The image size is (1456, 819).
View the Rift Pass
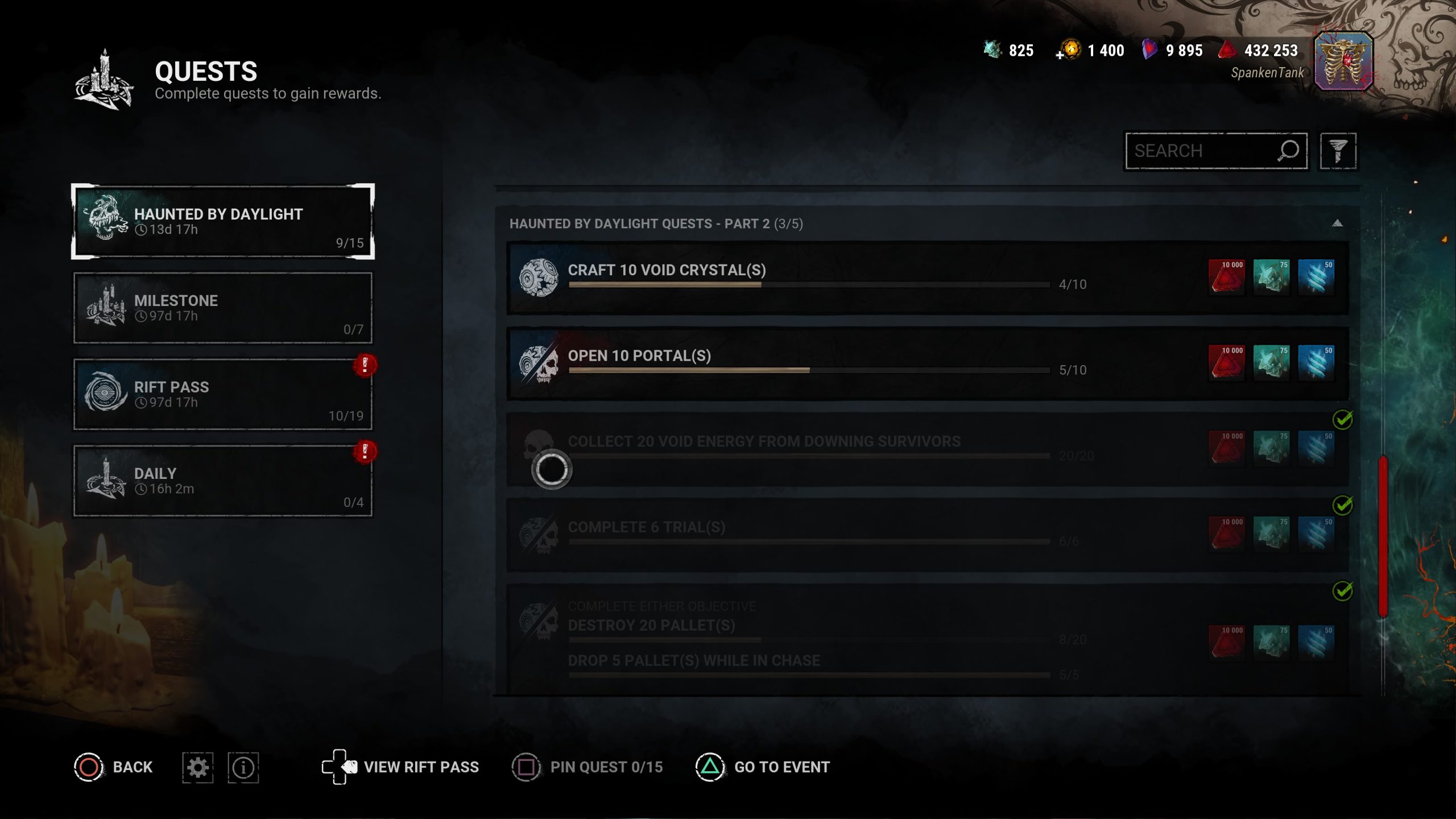(401, 767)
